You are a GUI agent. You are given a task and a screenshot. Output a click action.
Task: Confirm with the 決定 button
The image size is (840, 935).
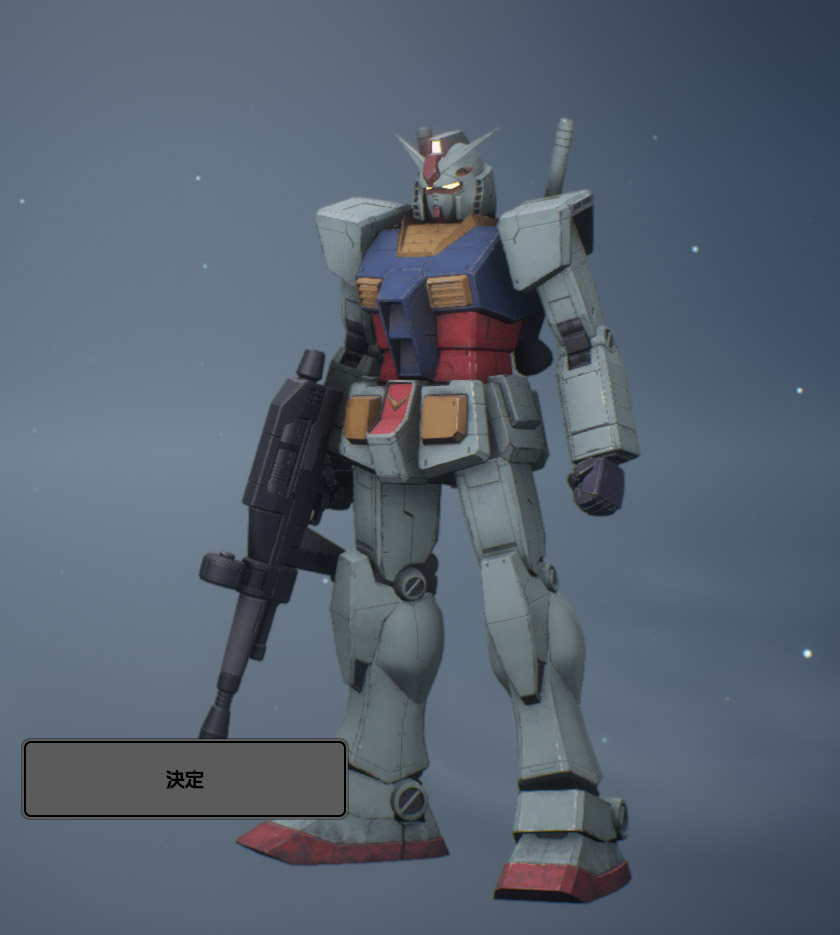[x=185, y=779]
